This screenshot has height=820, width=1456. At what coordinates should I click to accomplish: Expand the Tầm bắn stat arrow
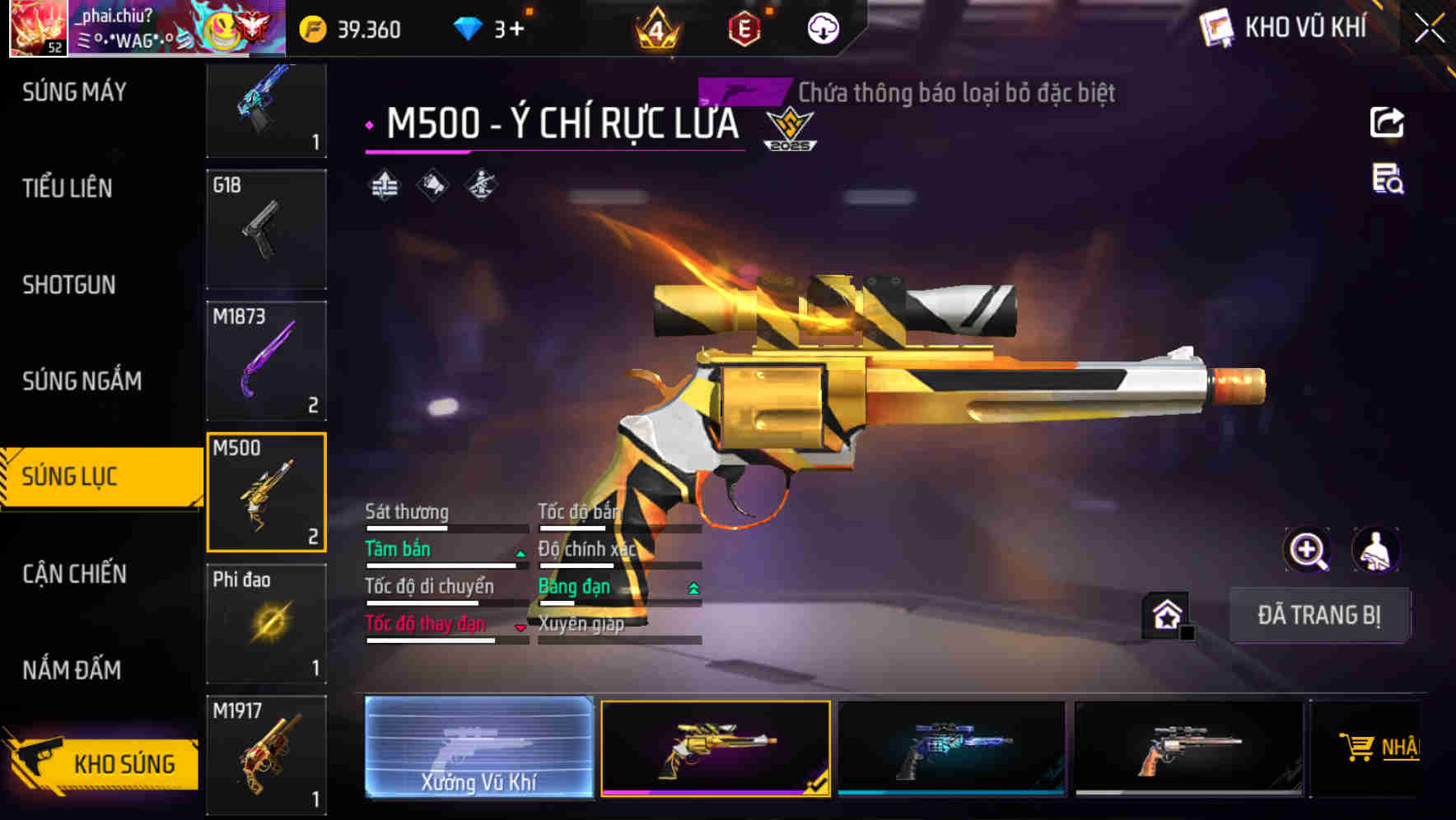point(520,553)
